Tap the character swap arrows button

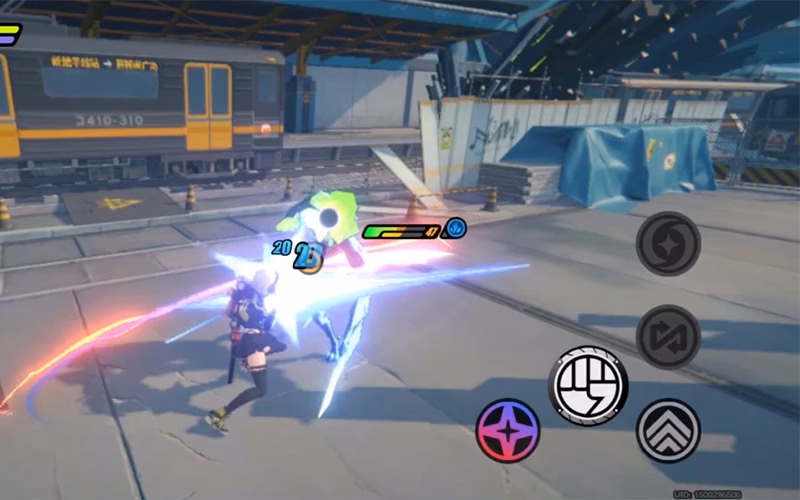[668, 337]
